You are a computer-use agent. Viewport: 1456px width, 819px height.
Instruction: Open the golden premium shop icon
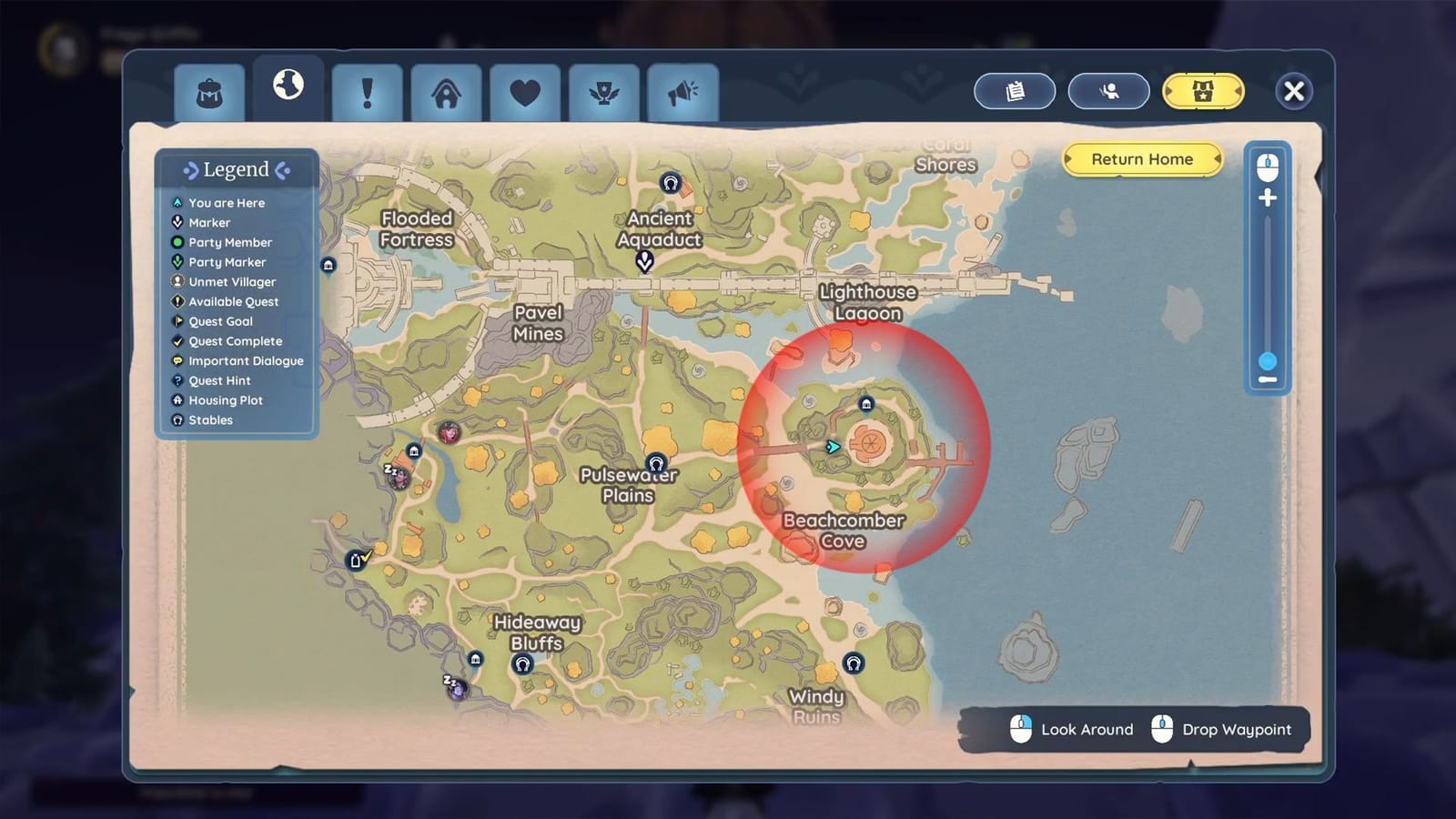click(1203, 91)
